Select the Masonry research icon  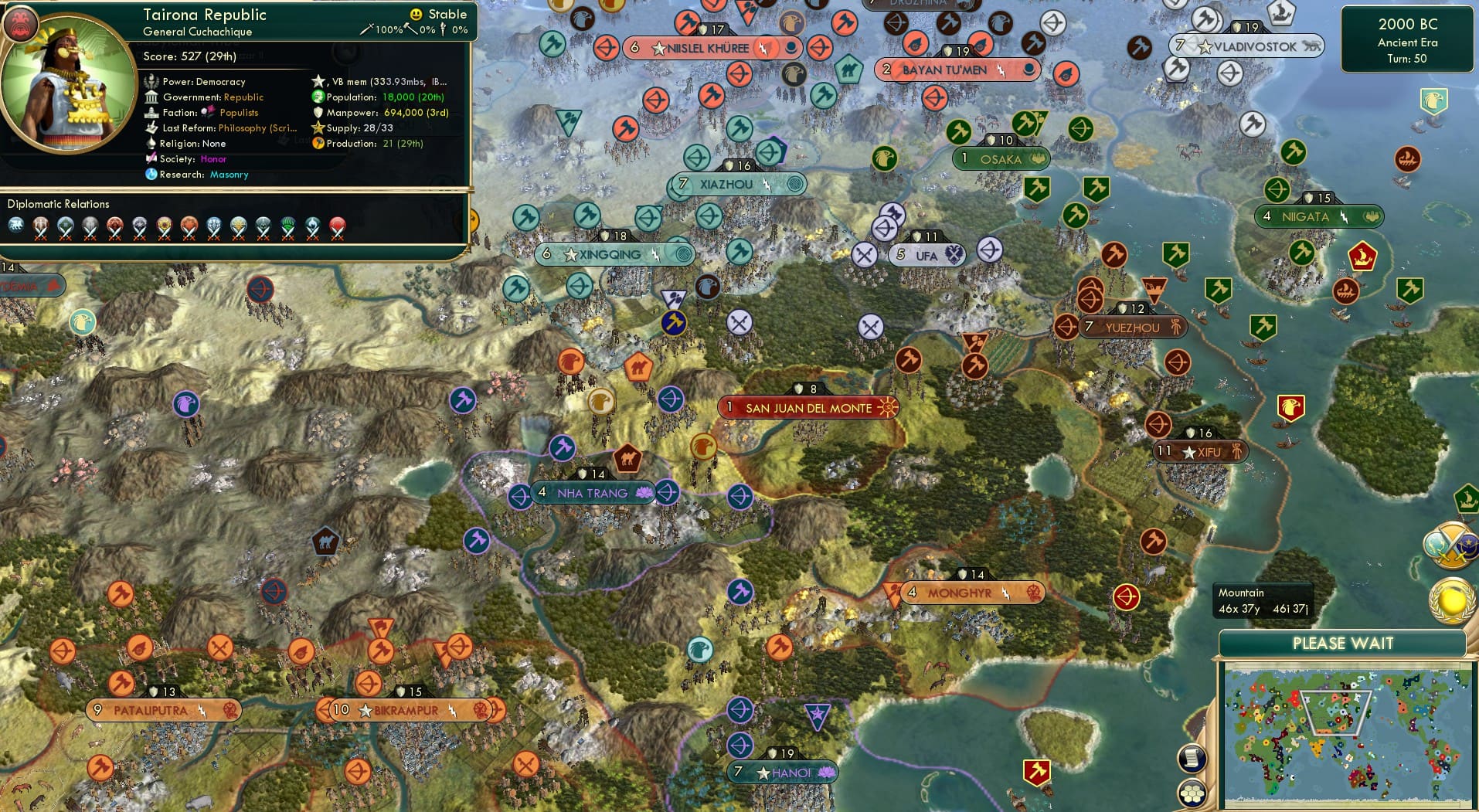[151, 175]
